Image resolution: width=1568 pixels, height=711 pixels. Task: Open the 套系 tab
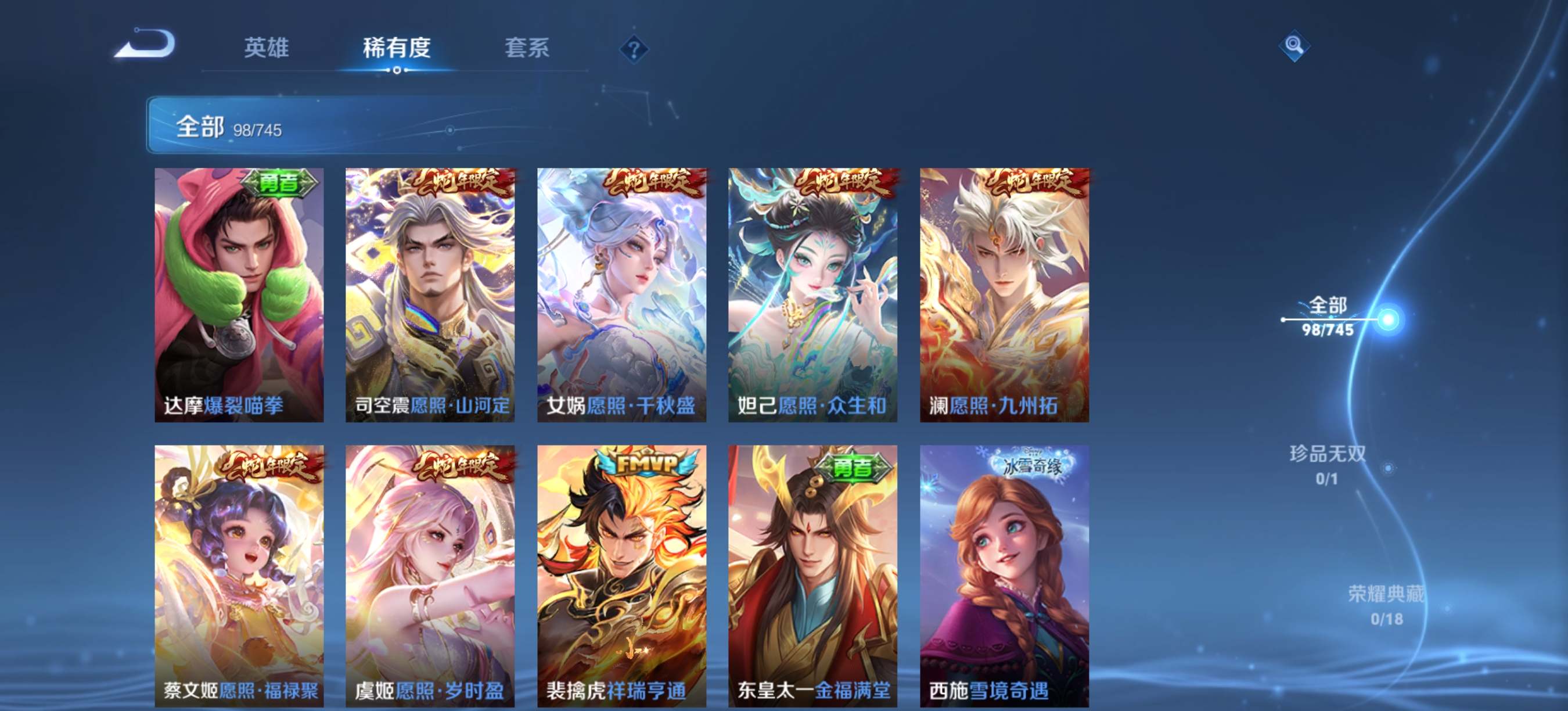(x=527, y=48)
